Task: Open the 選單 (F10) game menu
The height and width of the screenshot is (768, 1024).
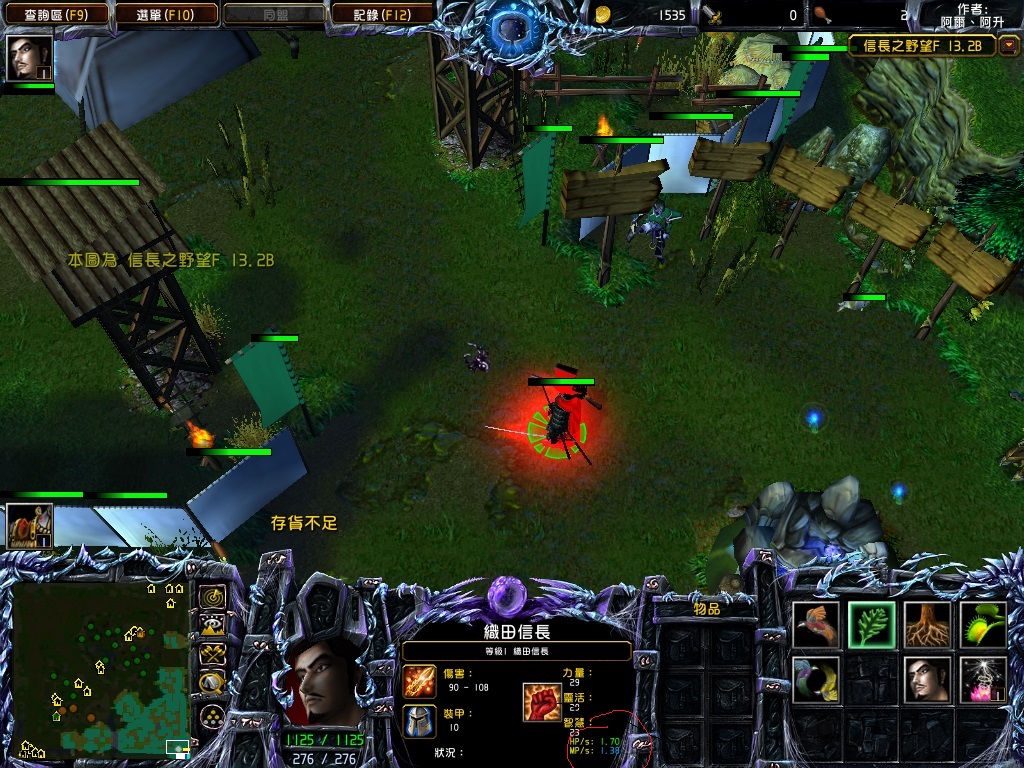Action: pos(168,14)
